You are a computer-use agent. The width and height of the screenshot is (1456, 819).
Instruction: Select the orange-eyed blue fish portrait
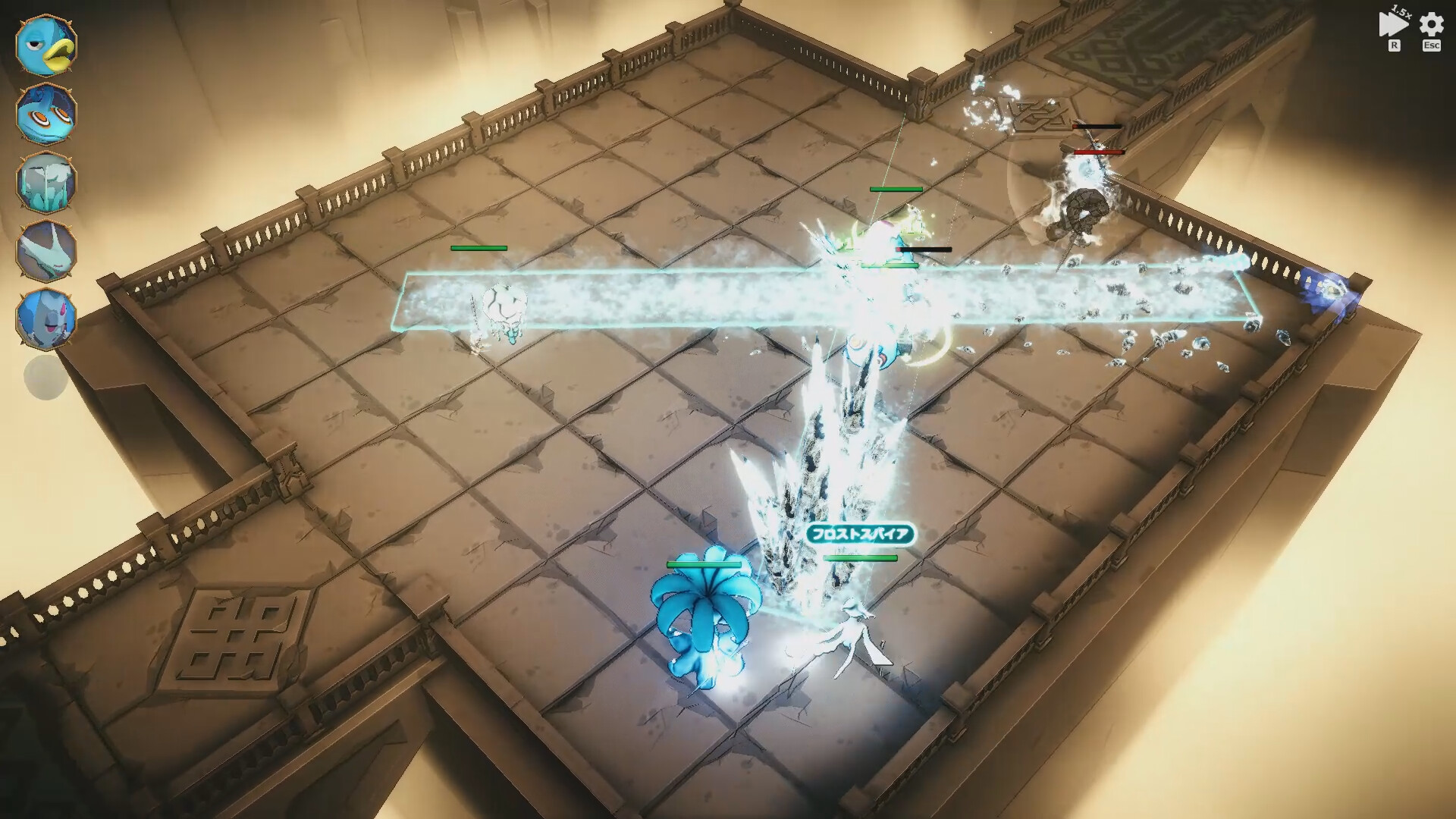46,114
